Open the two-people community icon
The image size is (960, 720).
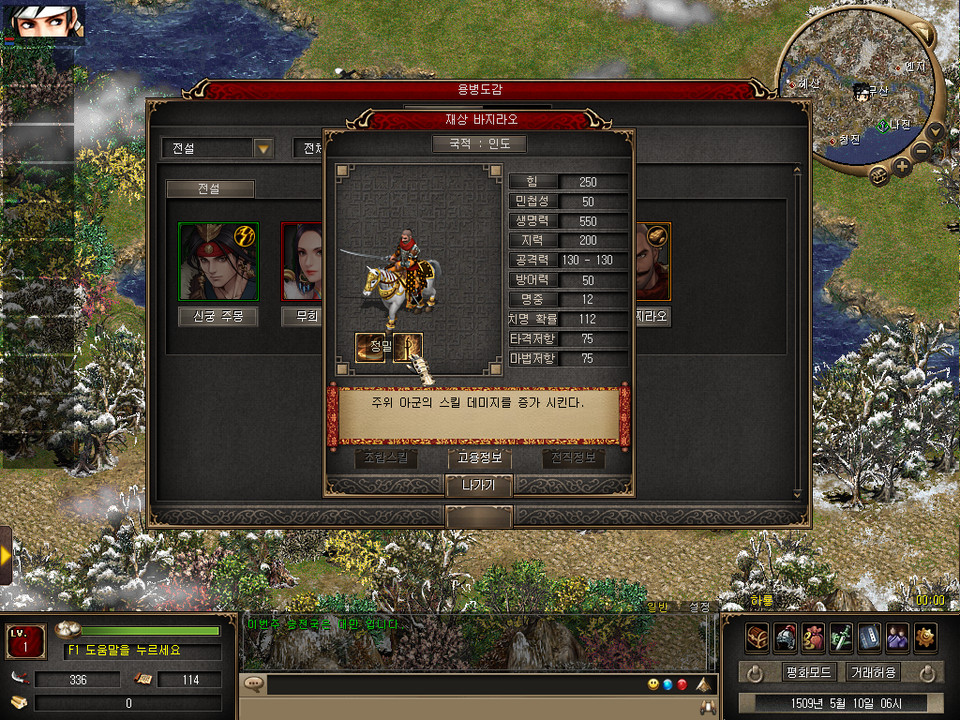point(898,636)
